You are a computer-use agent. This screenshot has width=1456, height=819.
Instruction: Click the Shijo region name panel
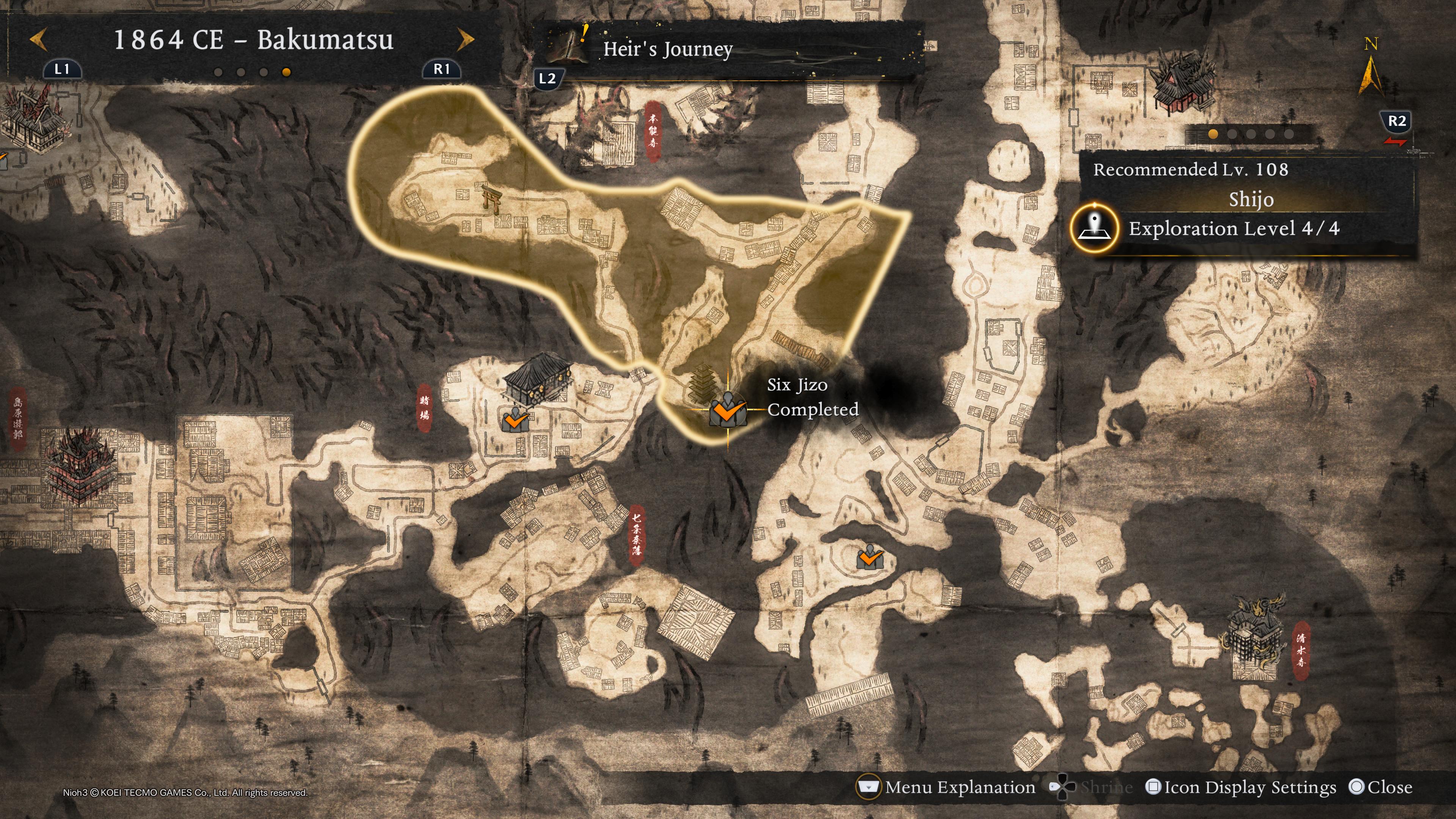pos(1250,199)
